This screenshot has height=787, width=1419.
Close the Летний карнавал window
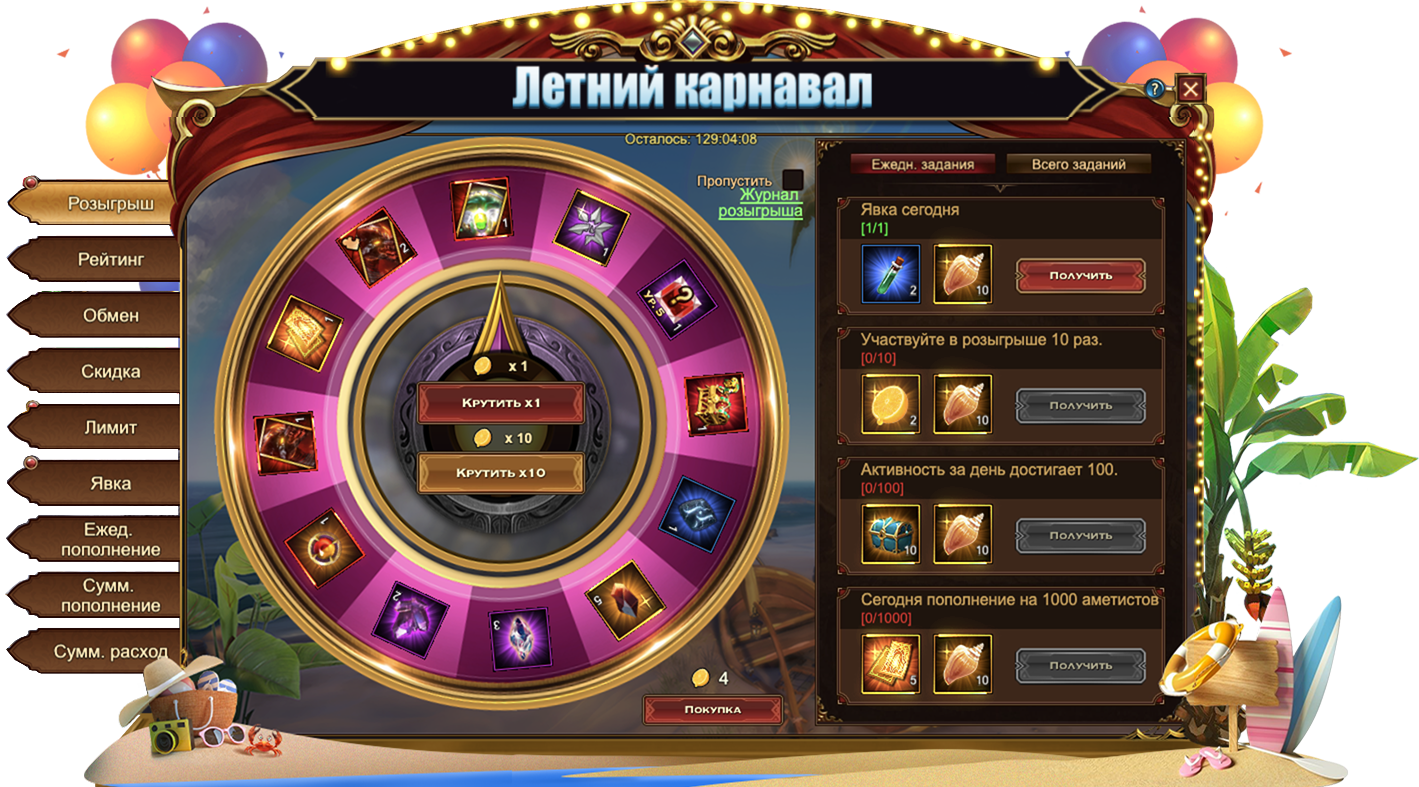[x=1190, y=89]
